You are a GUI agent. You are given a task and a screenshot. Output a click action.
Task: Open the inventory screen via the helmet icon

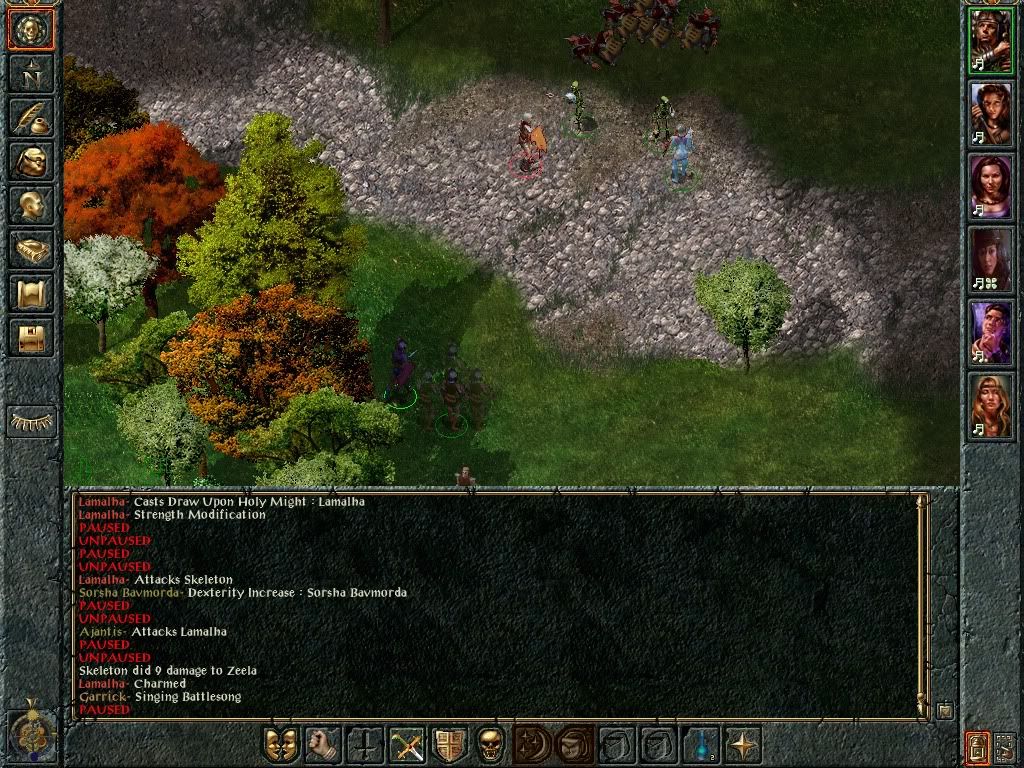pos(31,161)
